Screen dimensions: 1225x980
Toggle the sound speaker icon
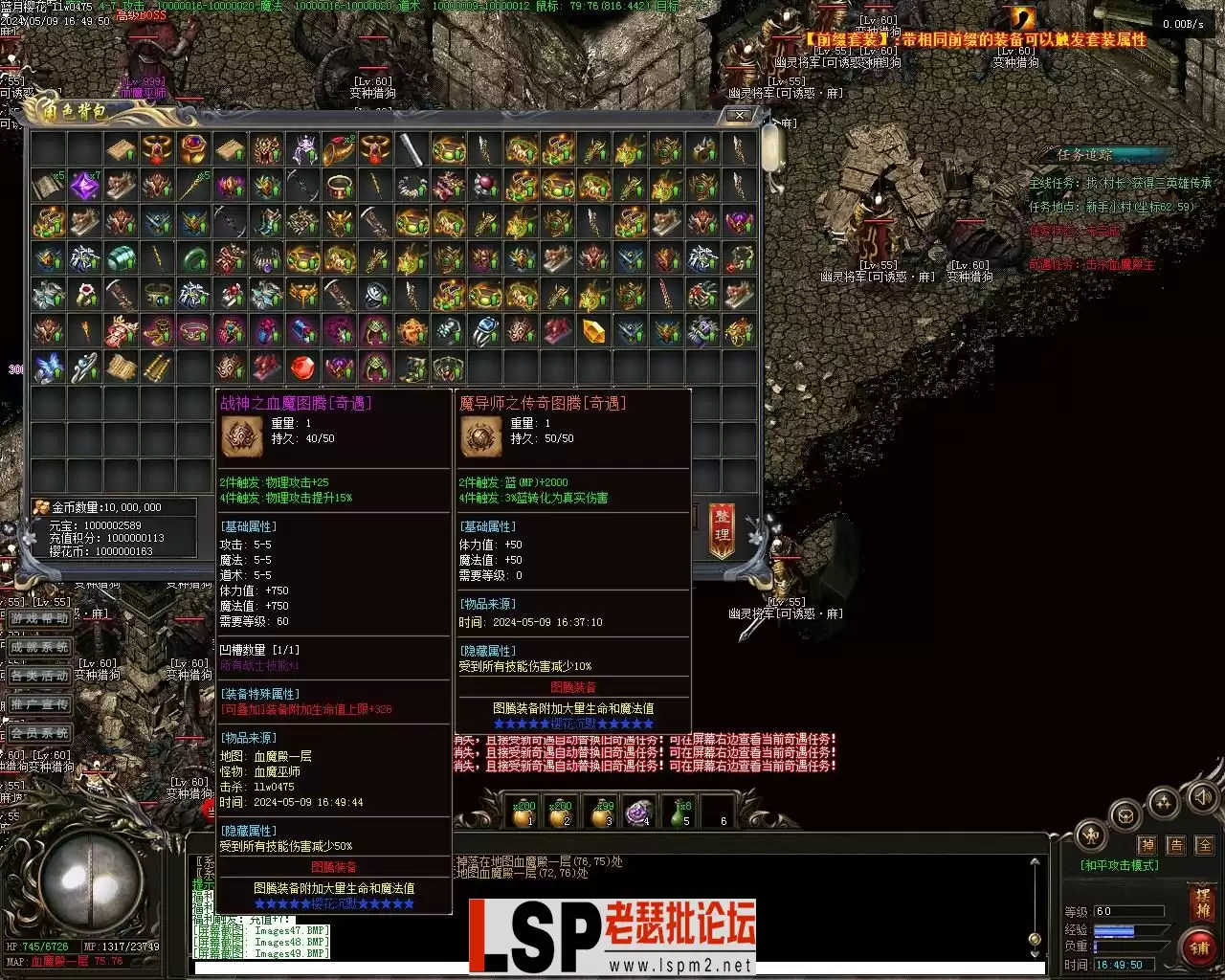pos(1200,796)
